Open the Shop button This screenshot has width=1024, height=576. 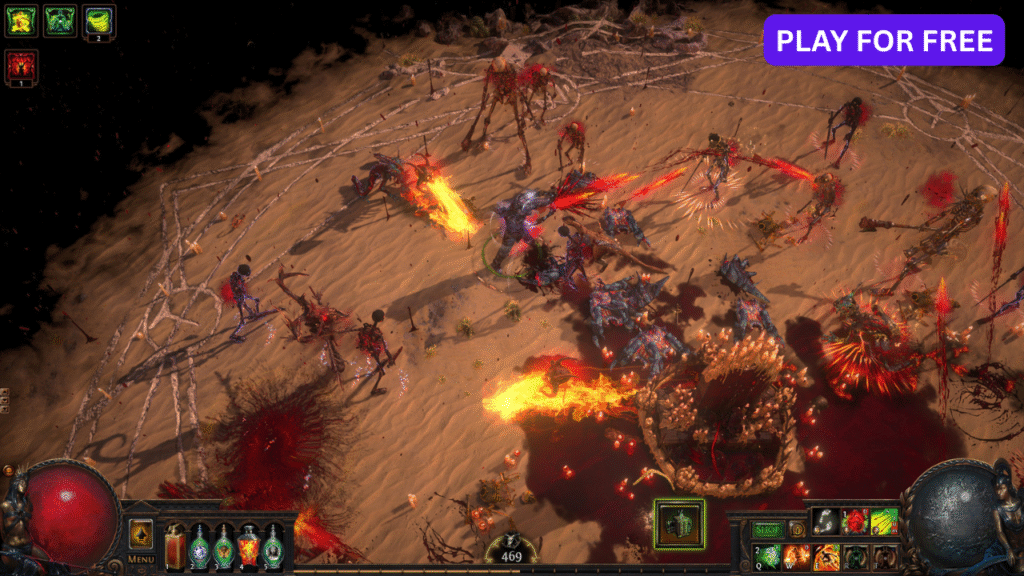(x=768, y=529)
